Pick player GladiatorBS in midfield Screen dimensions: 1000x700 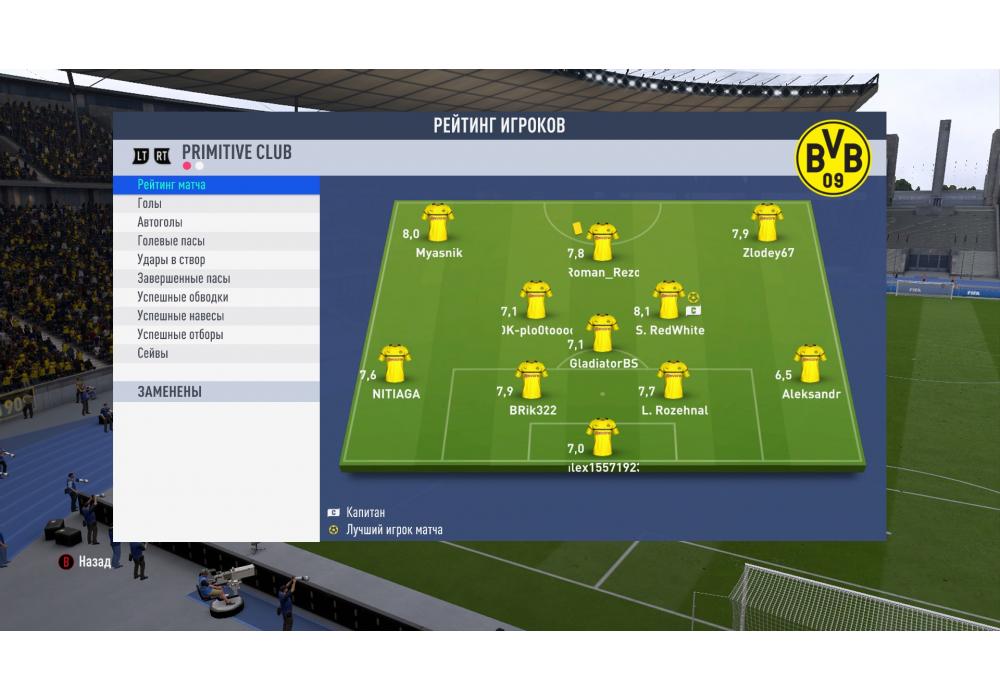[602, 334]
